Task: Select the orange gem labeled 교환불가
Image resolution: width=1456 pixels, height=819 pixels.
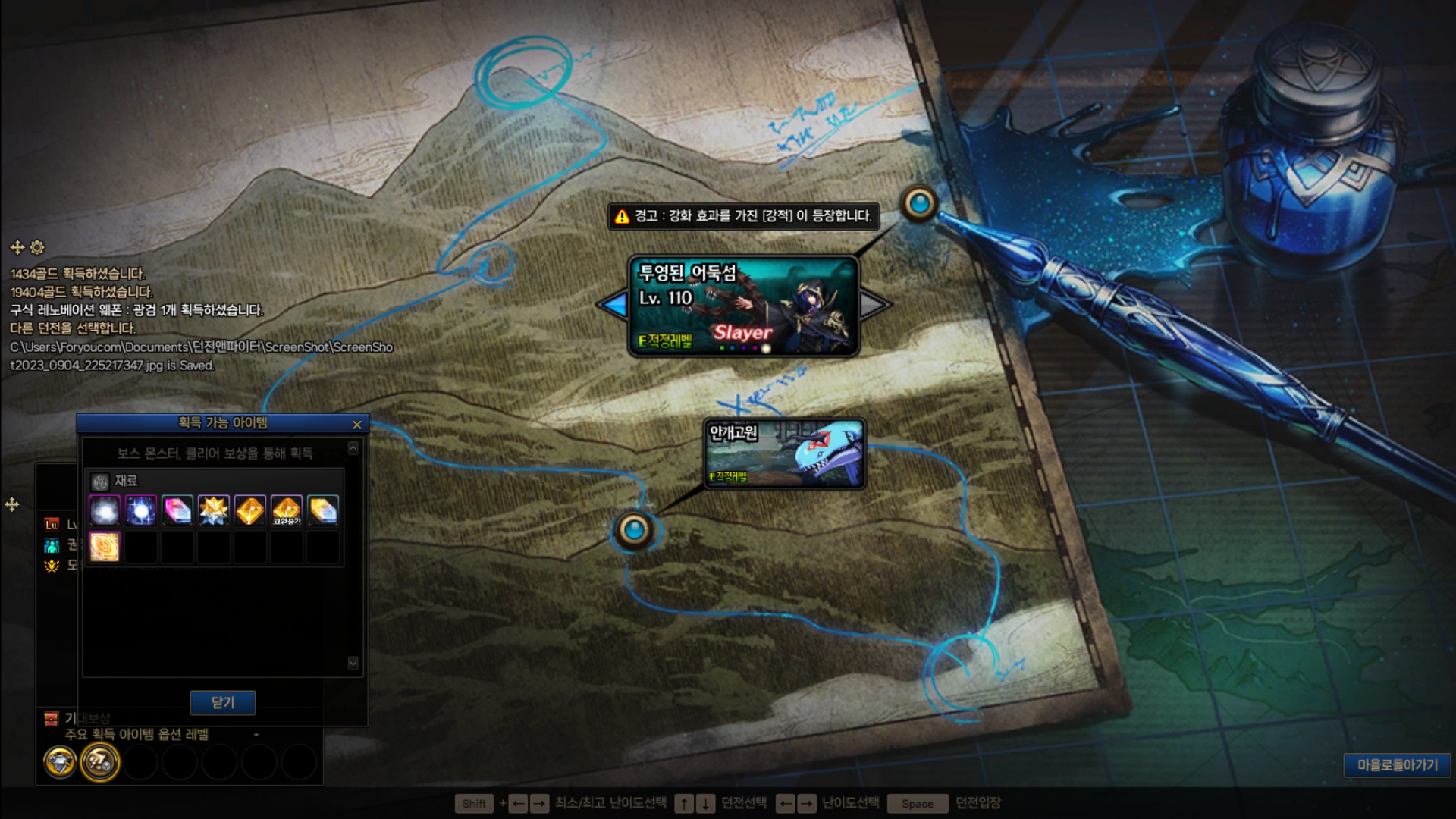Action: click(x=287, y=510)
